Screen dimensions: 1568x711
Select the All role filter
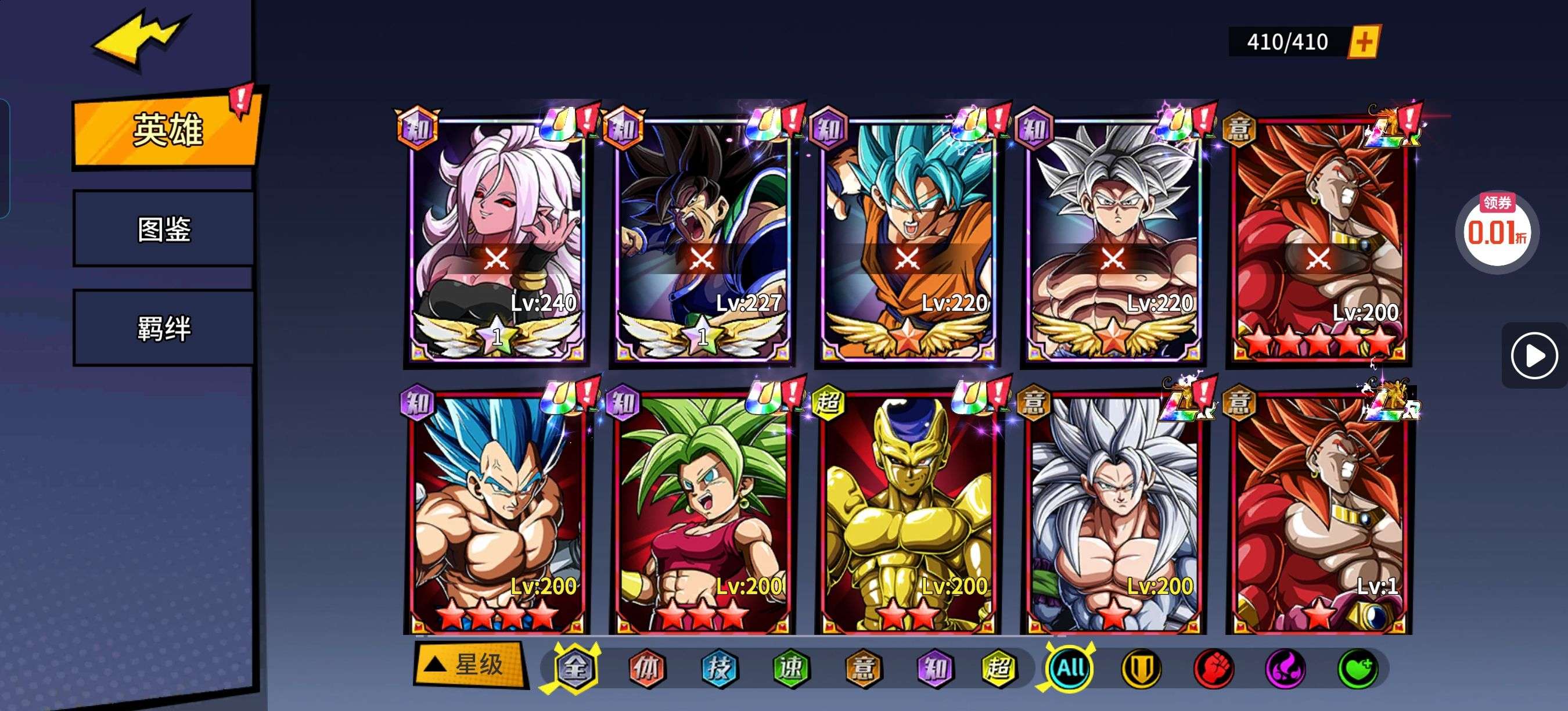click(x=1070, y=669)
